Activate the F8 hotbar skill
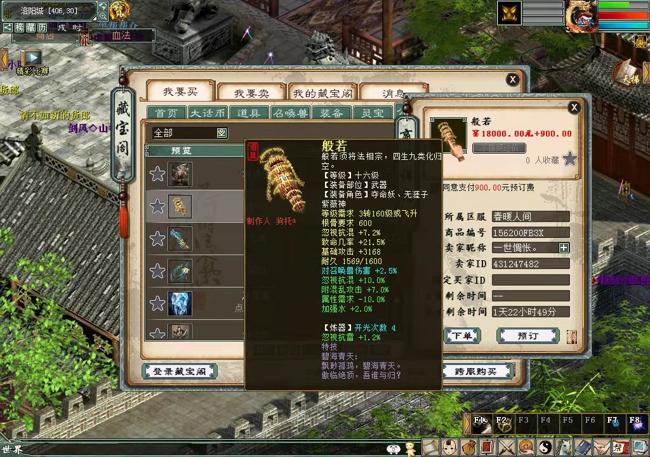The width and height of the screenshot is (650, 457). coord(637,423)
